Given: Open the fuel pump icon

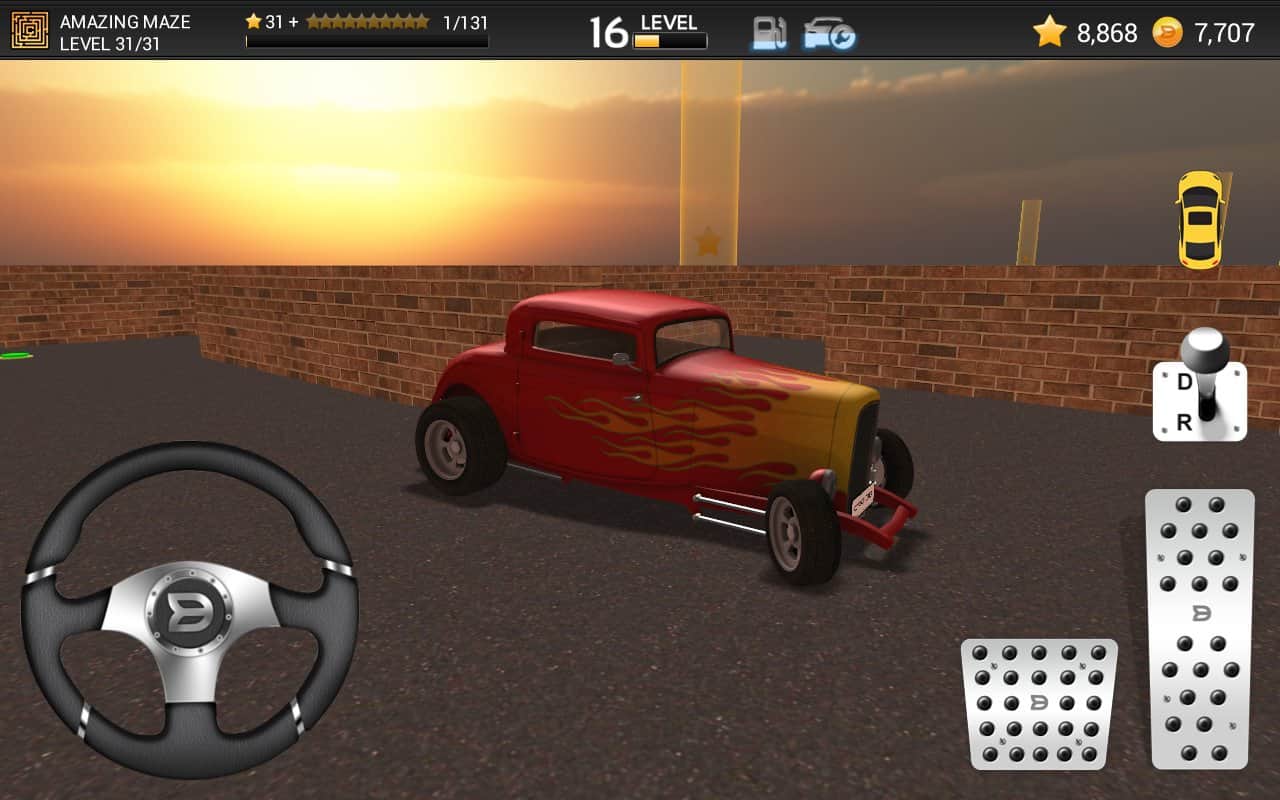Looking at the screenshot, I should click(769, 32).
